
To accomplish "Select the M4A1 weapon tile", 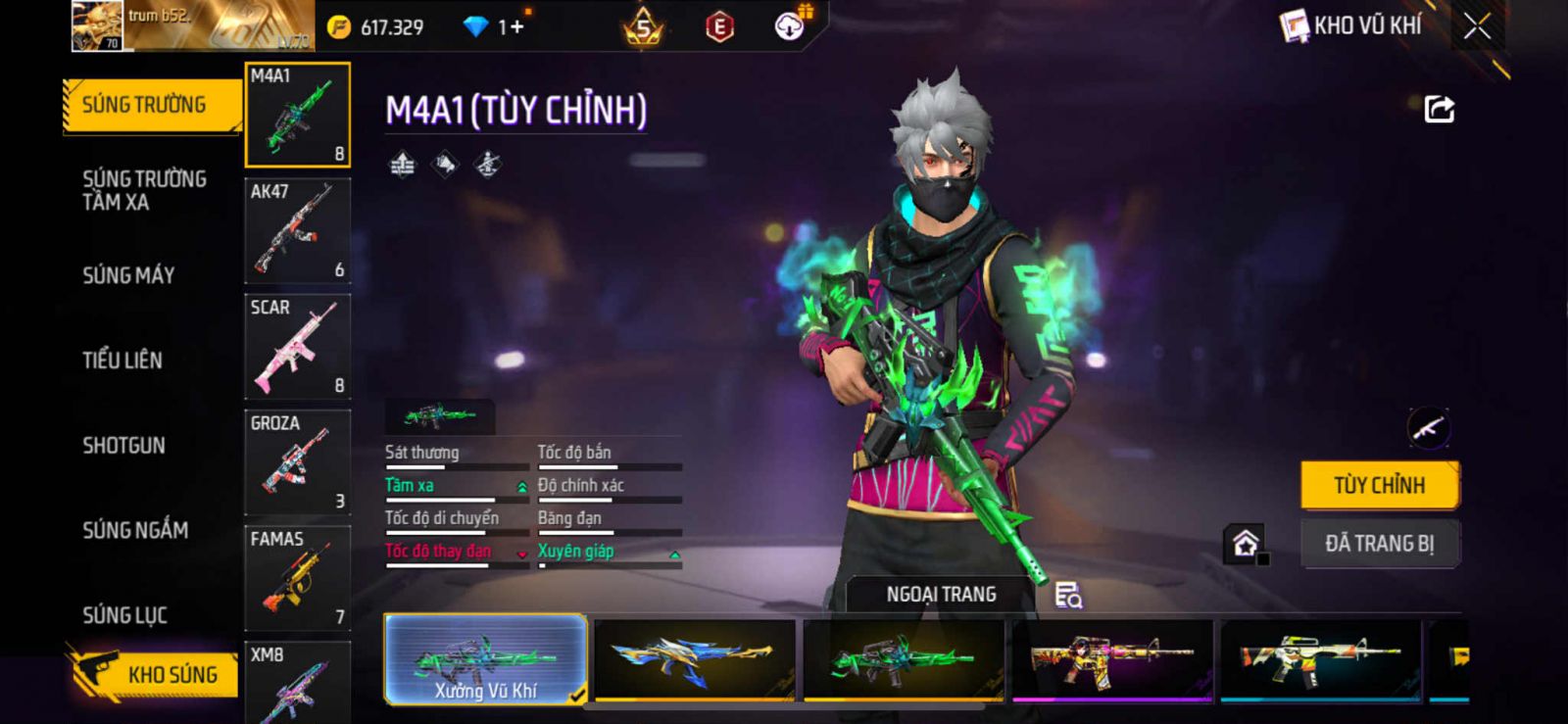I will click(297, 115).
